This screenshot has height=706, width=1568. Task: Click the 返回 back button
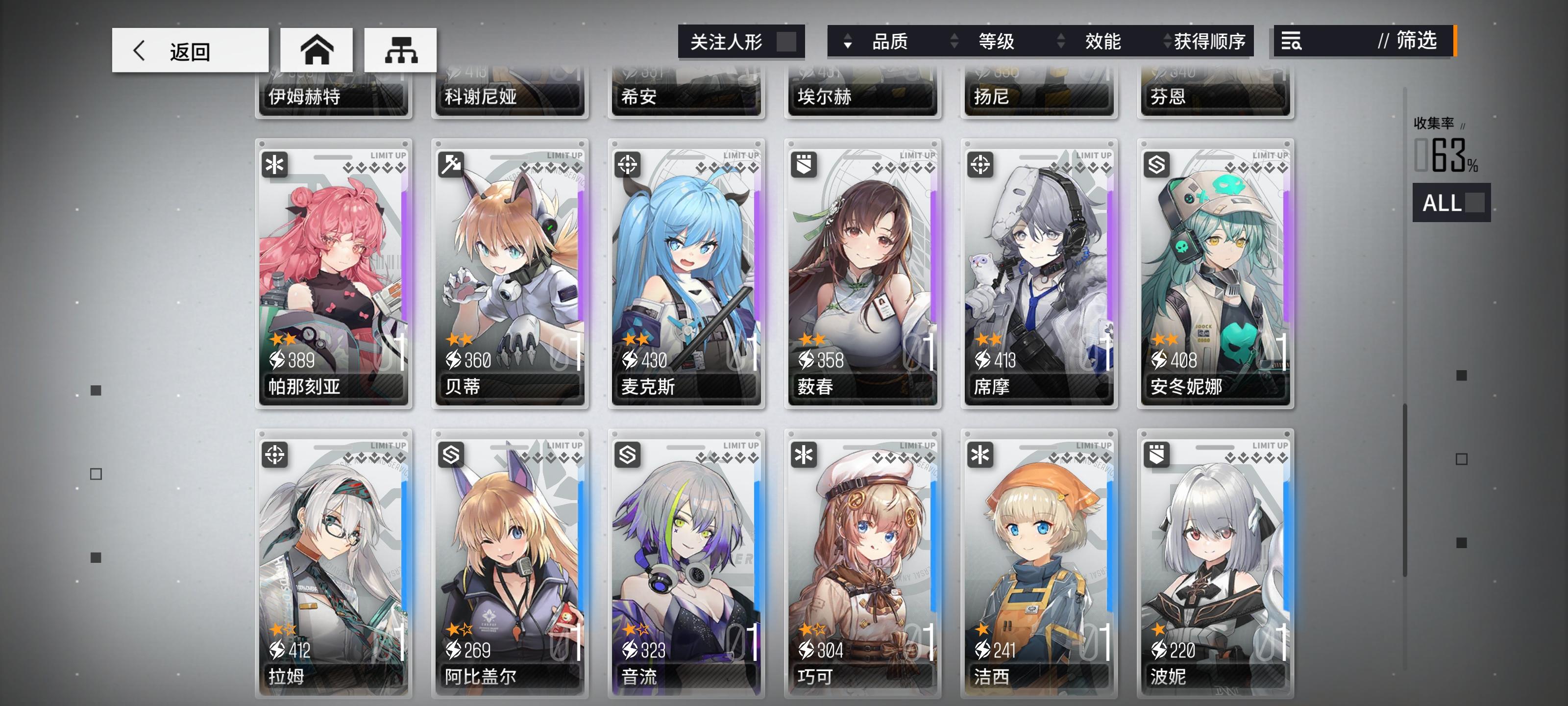(x=189, y=50)
